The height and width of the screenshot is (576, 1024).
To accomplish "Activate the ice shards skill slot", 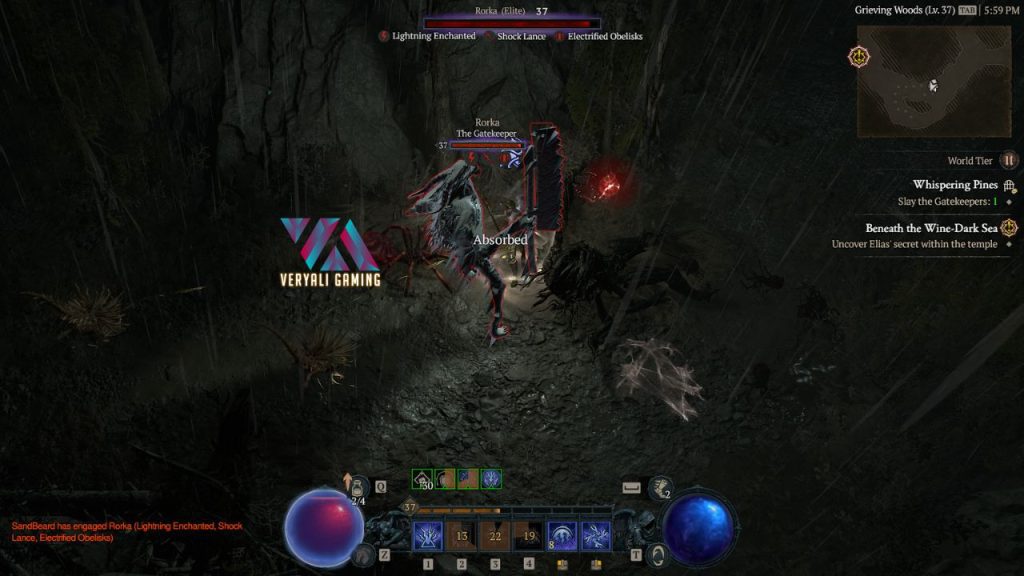I will coord(596,537).
